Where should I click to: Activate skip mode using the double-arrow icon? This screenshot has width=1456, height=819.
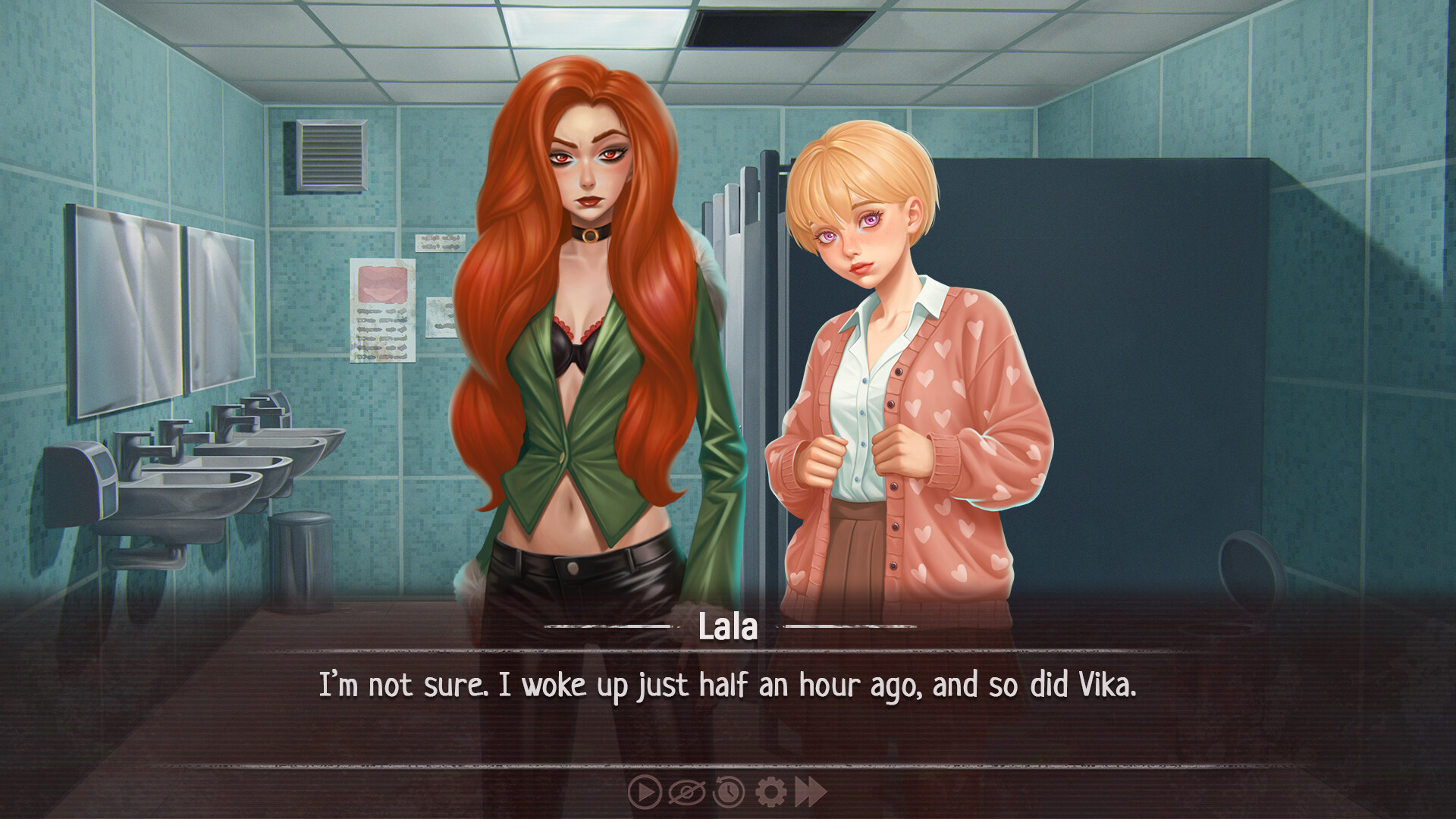click(811, 792)
